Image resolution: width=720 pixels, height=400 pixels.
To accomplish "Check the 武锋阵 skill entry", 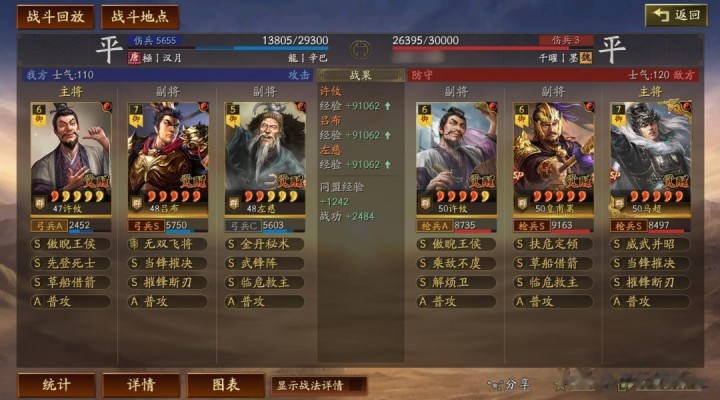I will (265, 263).
